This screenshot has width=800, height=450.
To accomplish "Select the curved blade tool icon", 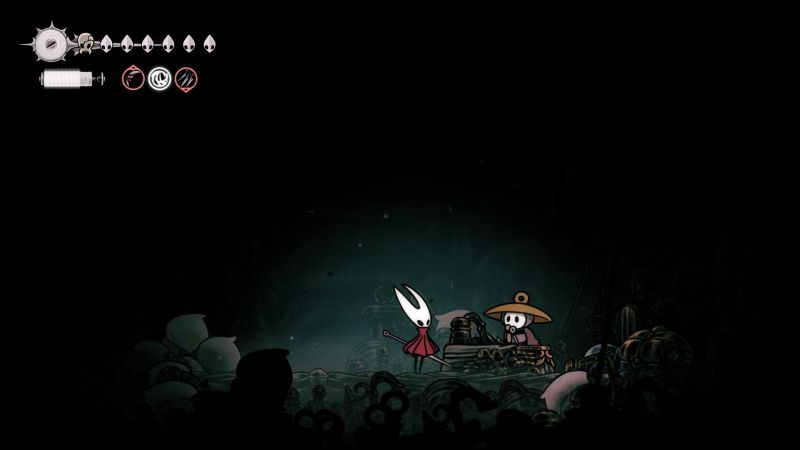I will [133, 78].
